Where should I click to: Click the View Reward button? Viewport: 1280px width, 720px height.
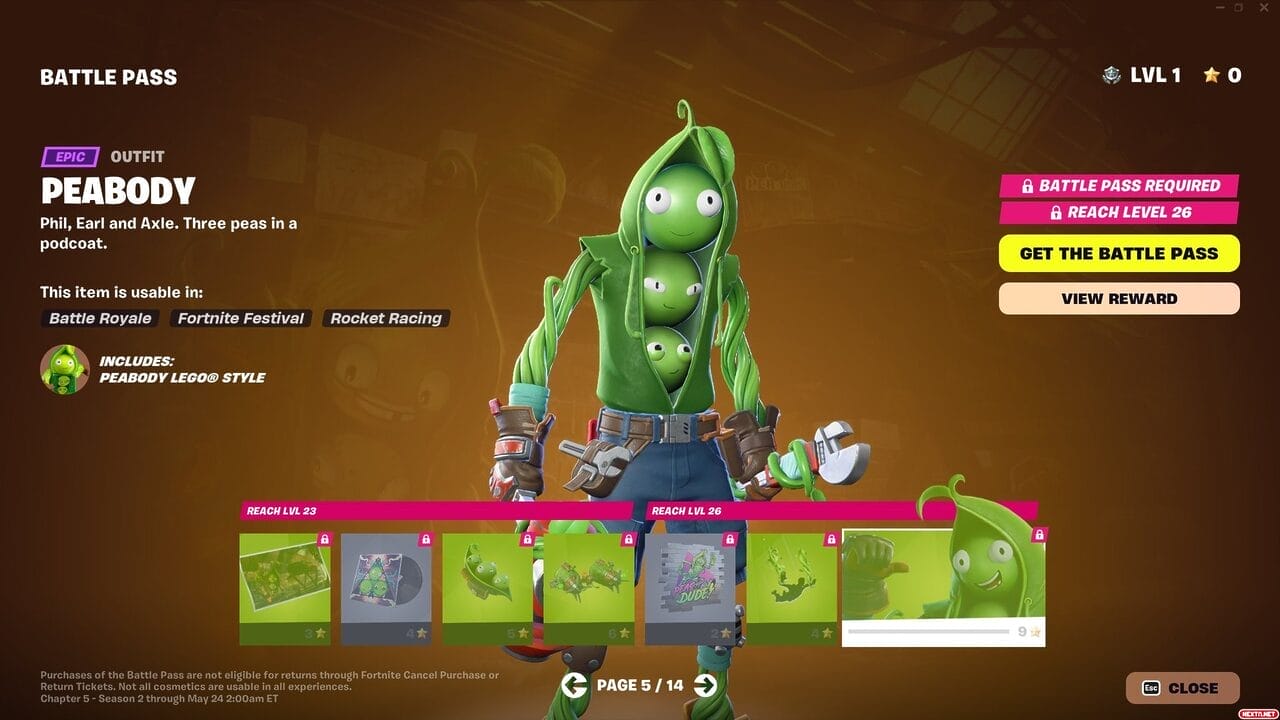[1118, 298]
